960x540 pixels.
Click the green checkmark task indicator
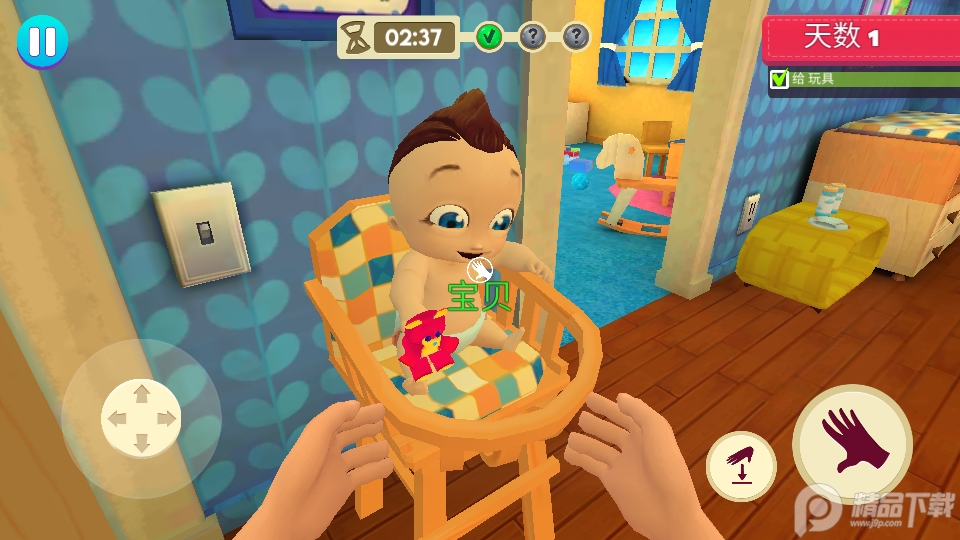pos(489,38)
